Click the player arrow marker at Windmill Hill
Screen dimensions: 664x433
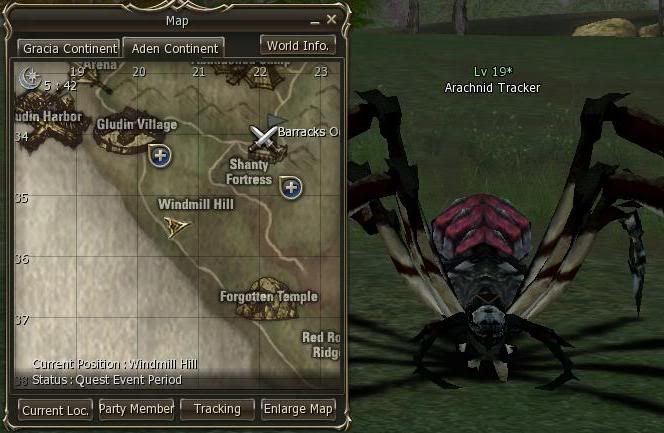[178, 226]
